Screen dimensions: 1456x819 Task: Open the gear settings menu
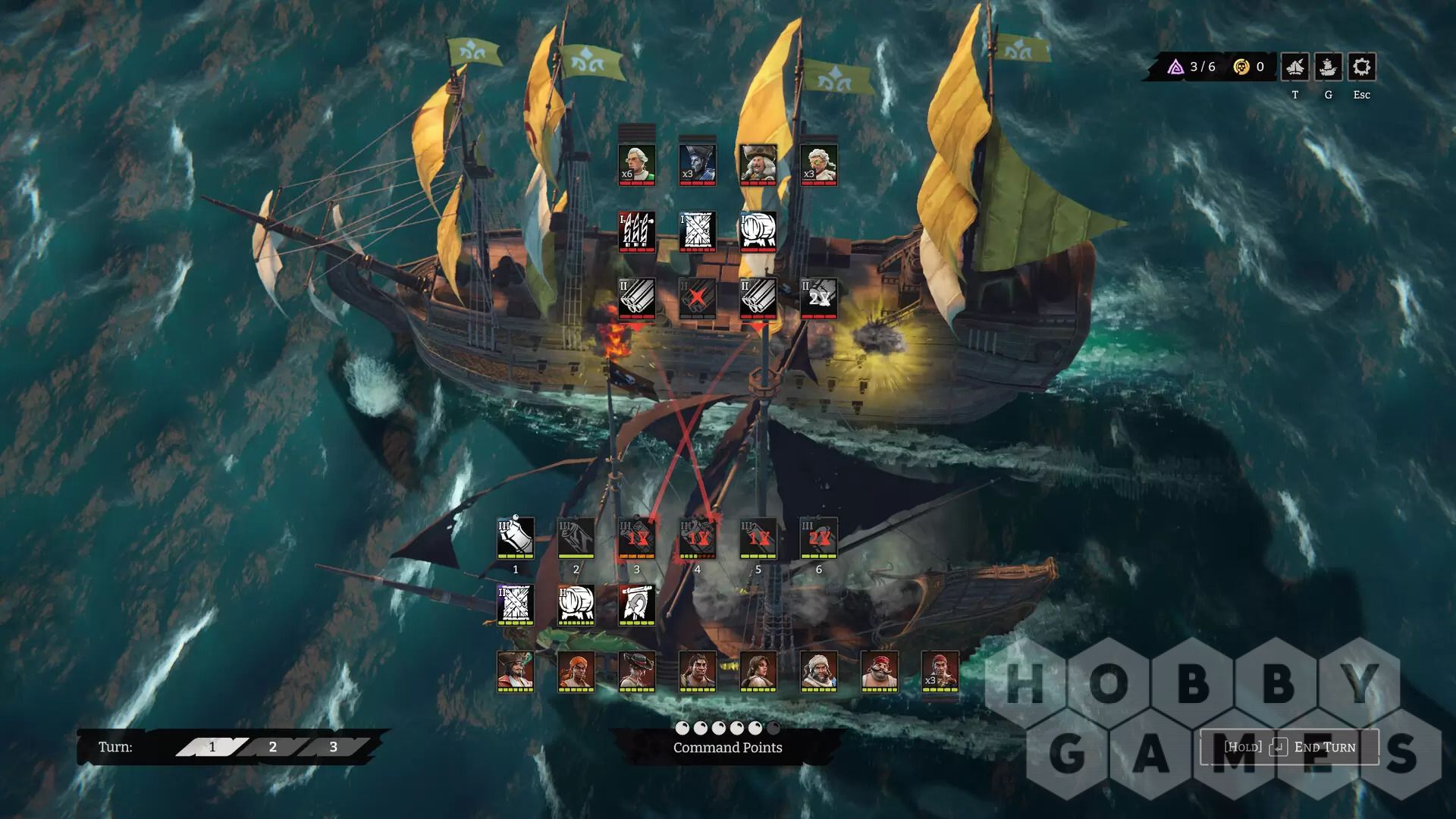[x=1361, y=67]
